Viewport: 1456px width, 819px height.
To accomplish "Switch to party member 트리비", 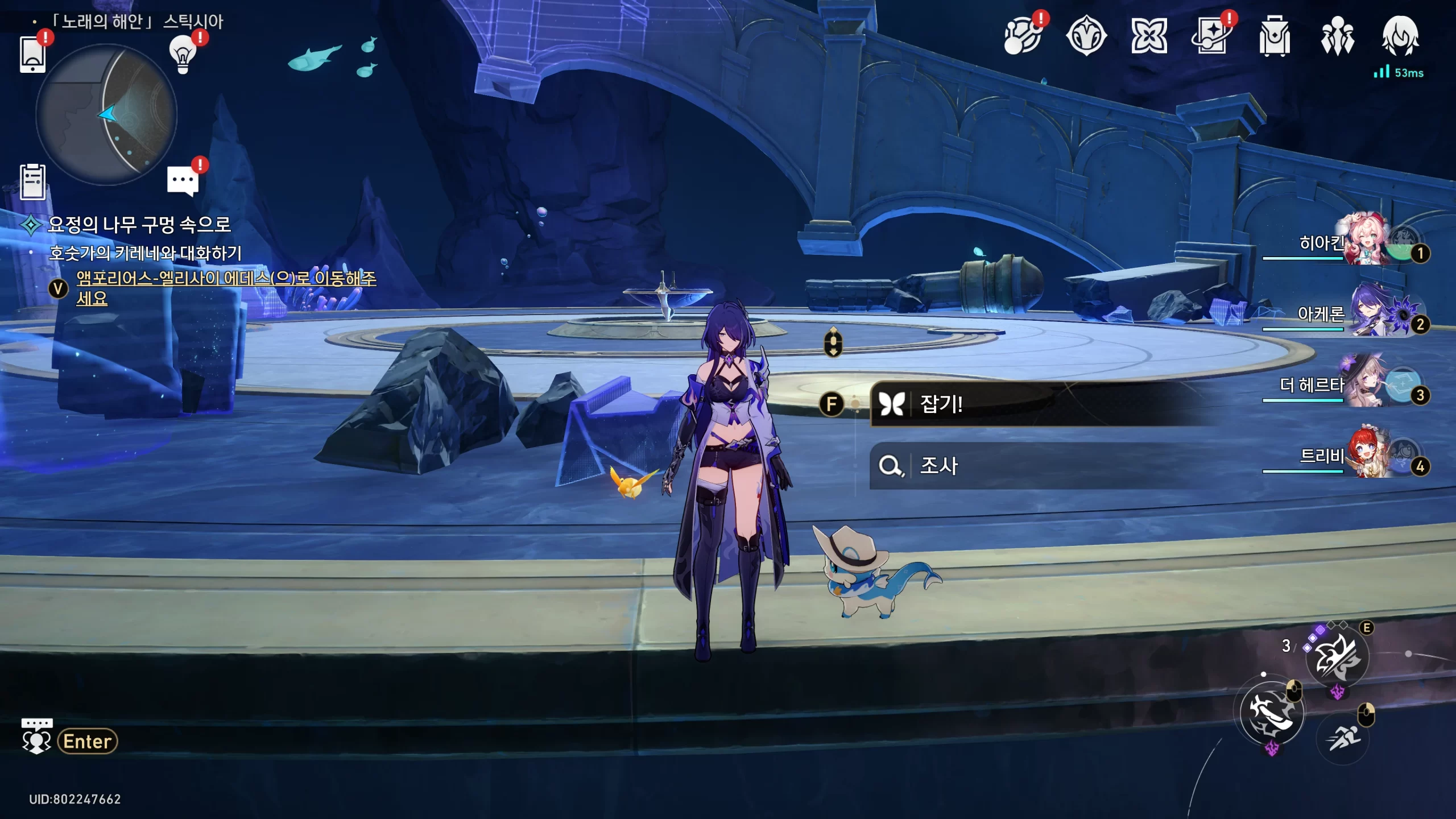I will click(1365, 456).
